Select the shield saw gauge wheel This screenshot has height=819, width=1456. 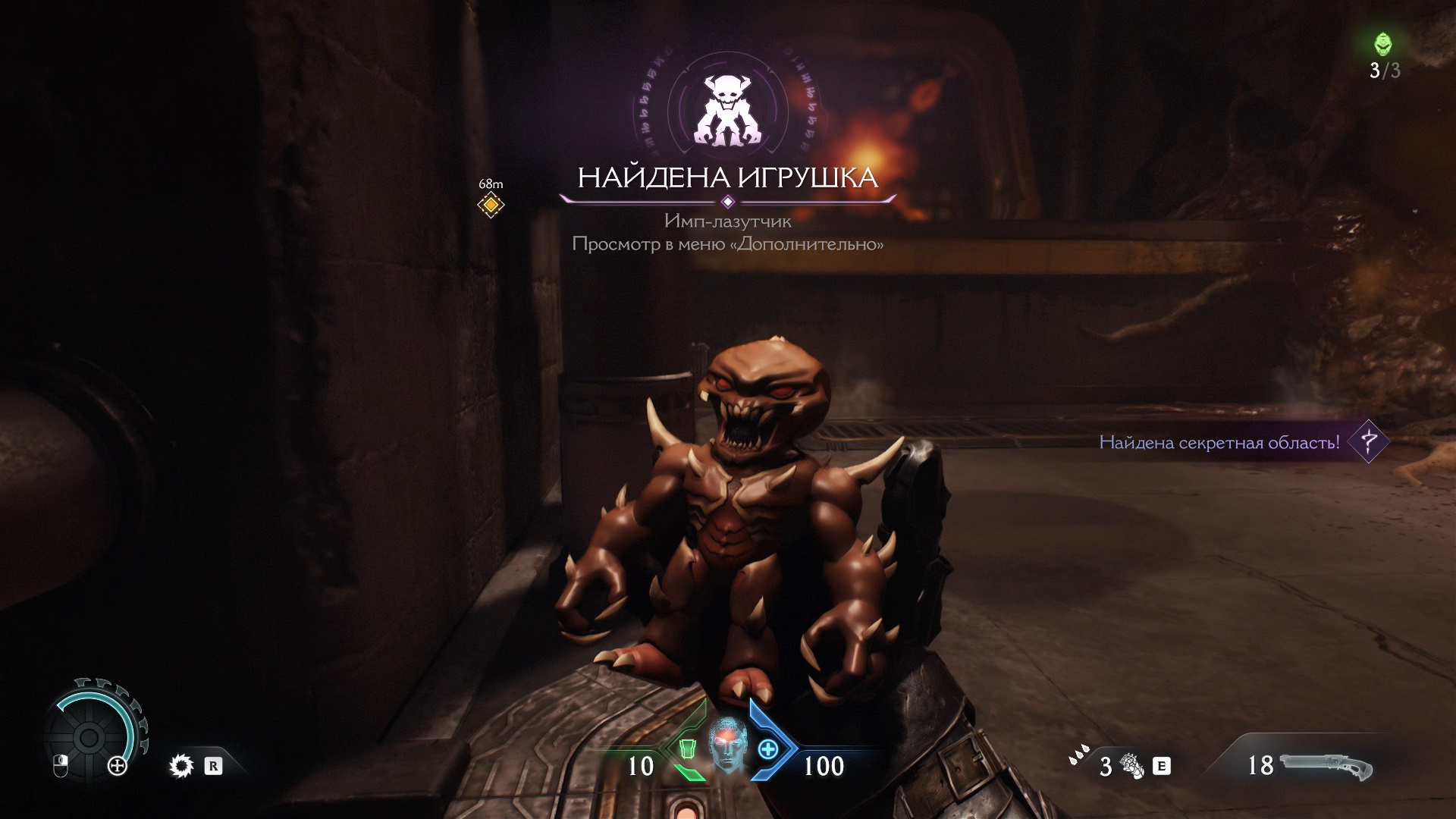point(89,736)
